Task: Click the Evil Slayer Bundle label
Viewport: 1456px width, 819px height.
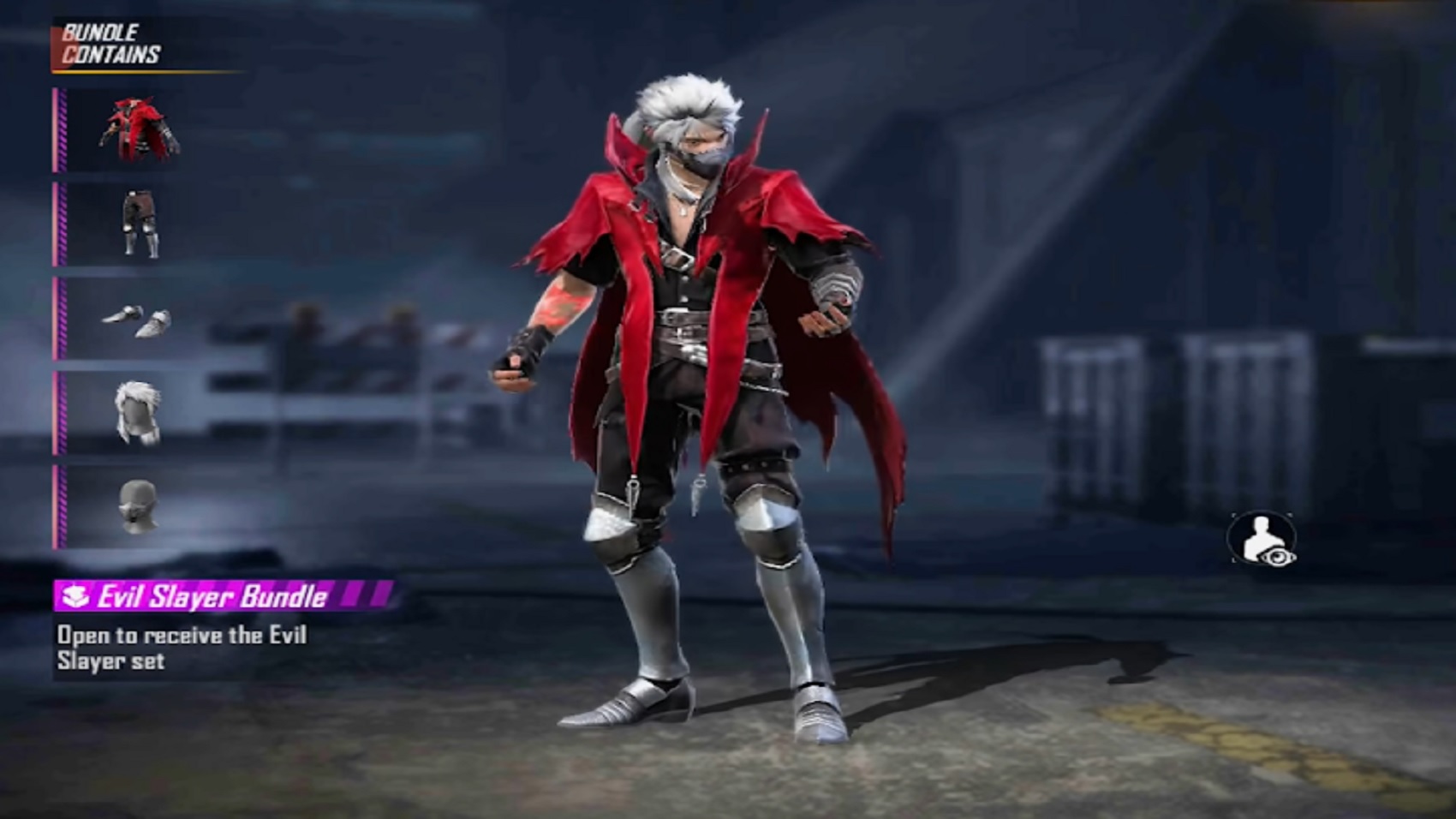Action: coord(214,595)
